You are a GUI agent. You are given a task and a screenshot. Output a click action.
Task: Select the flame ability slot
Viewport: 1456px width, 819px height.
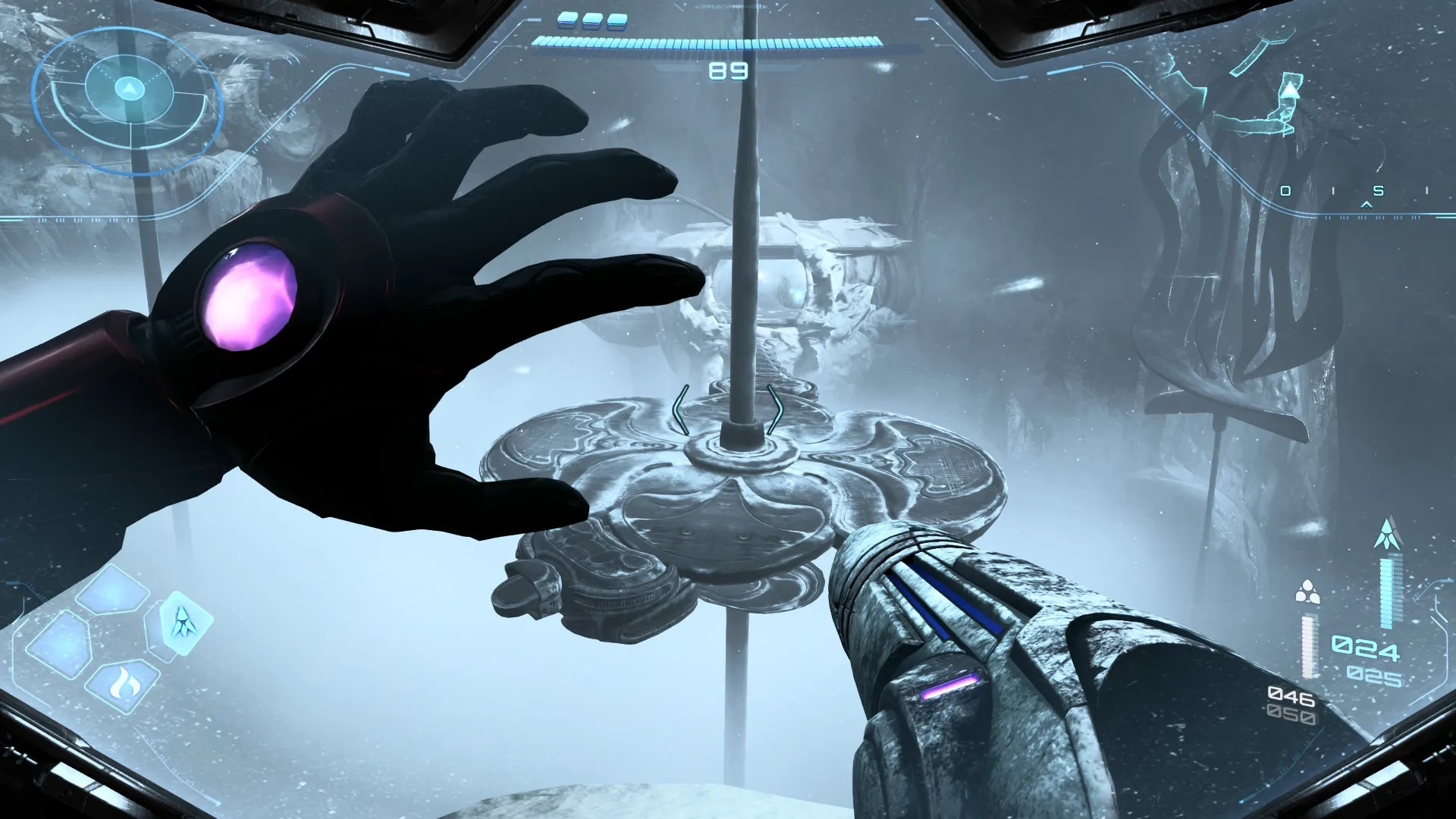122,685
